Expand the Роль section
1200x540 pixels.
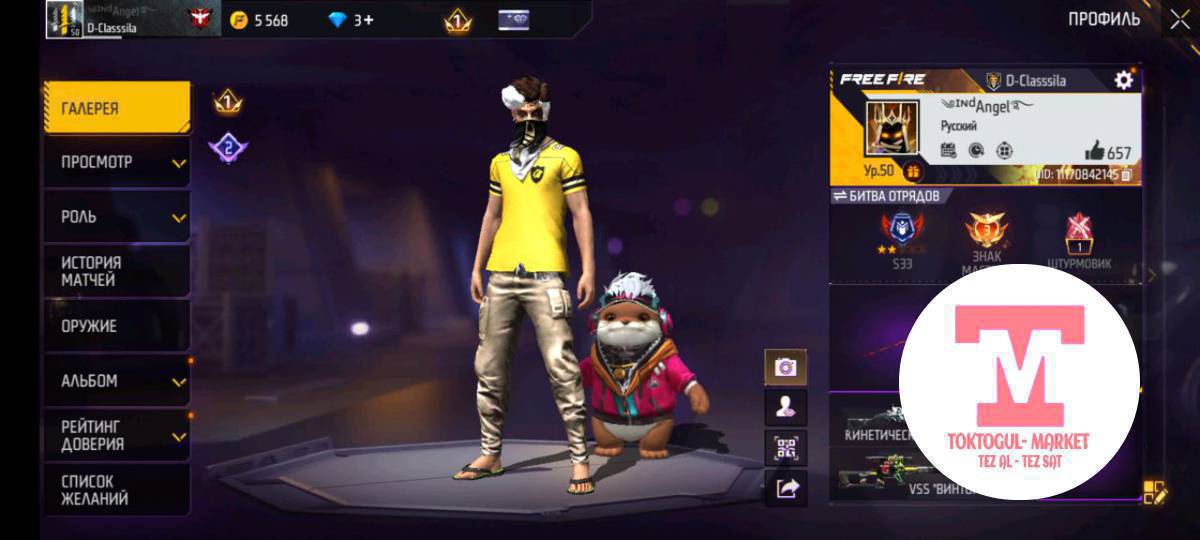tap(116, 217)
